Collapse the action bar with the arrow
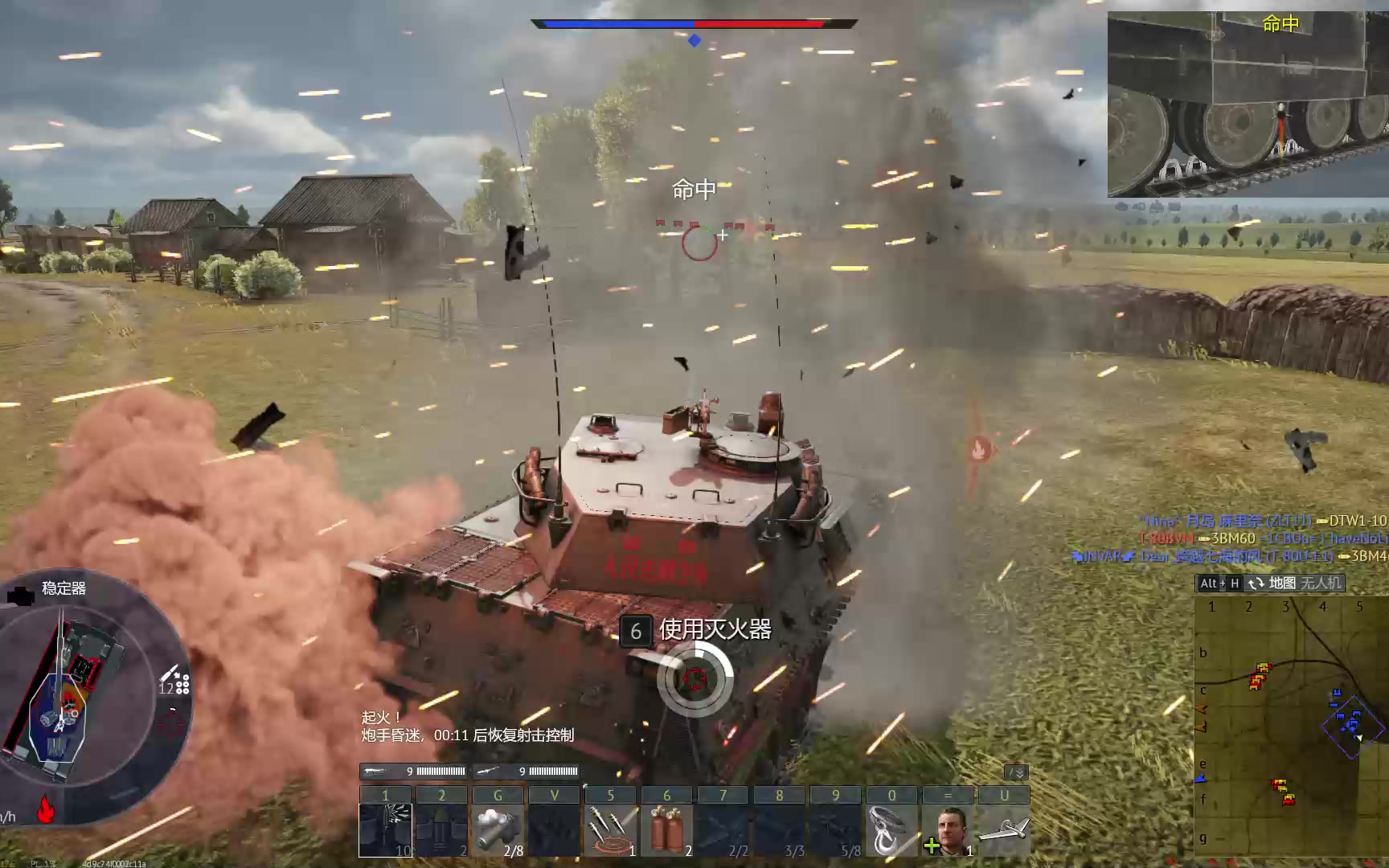 (1017, 772)
